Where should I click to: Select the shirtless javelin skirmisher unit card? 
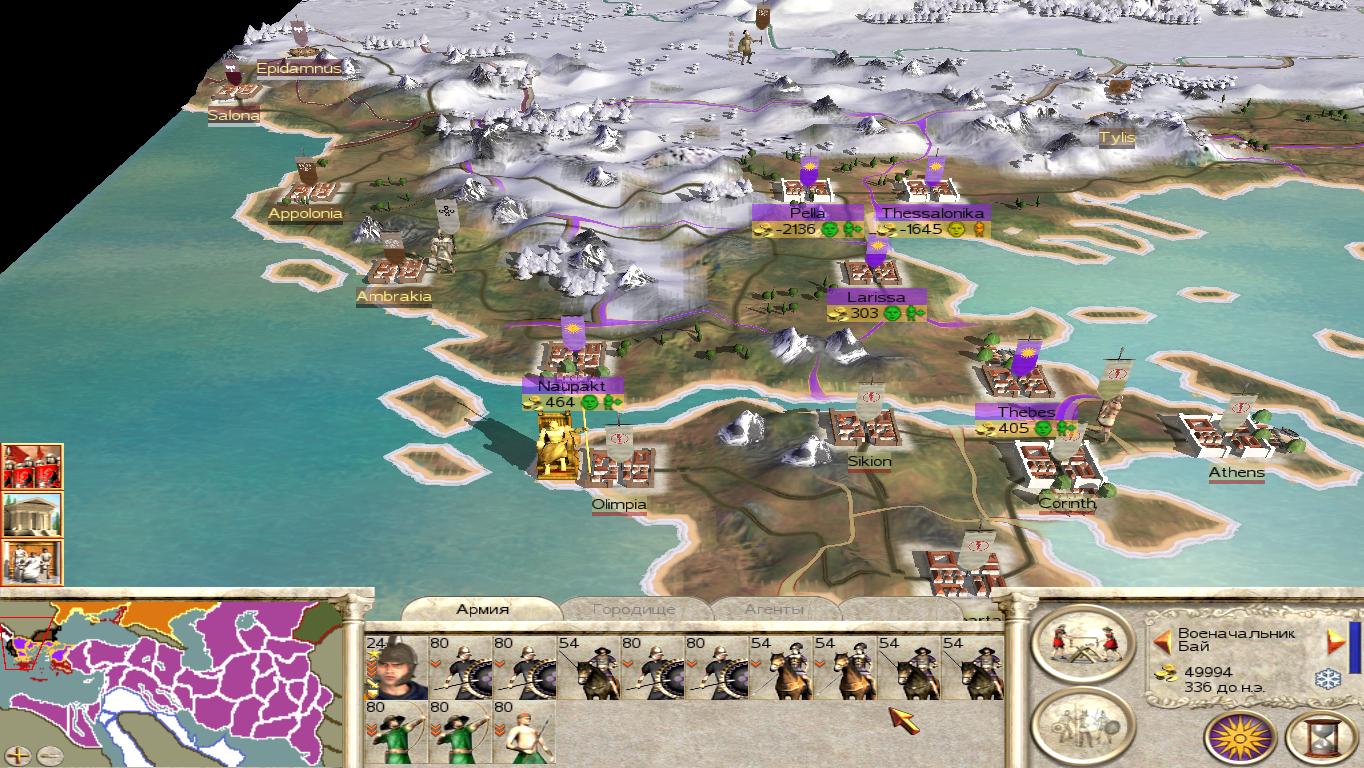[523, 732]
